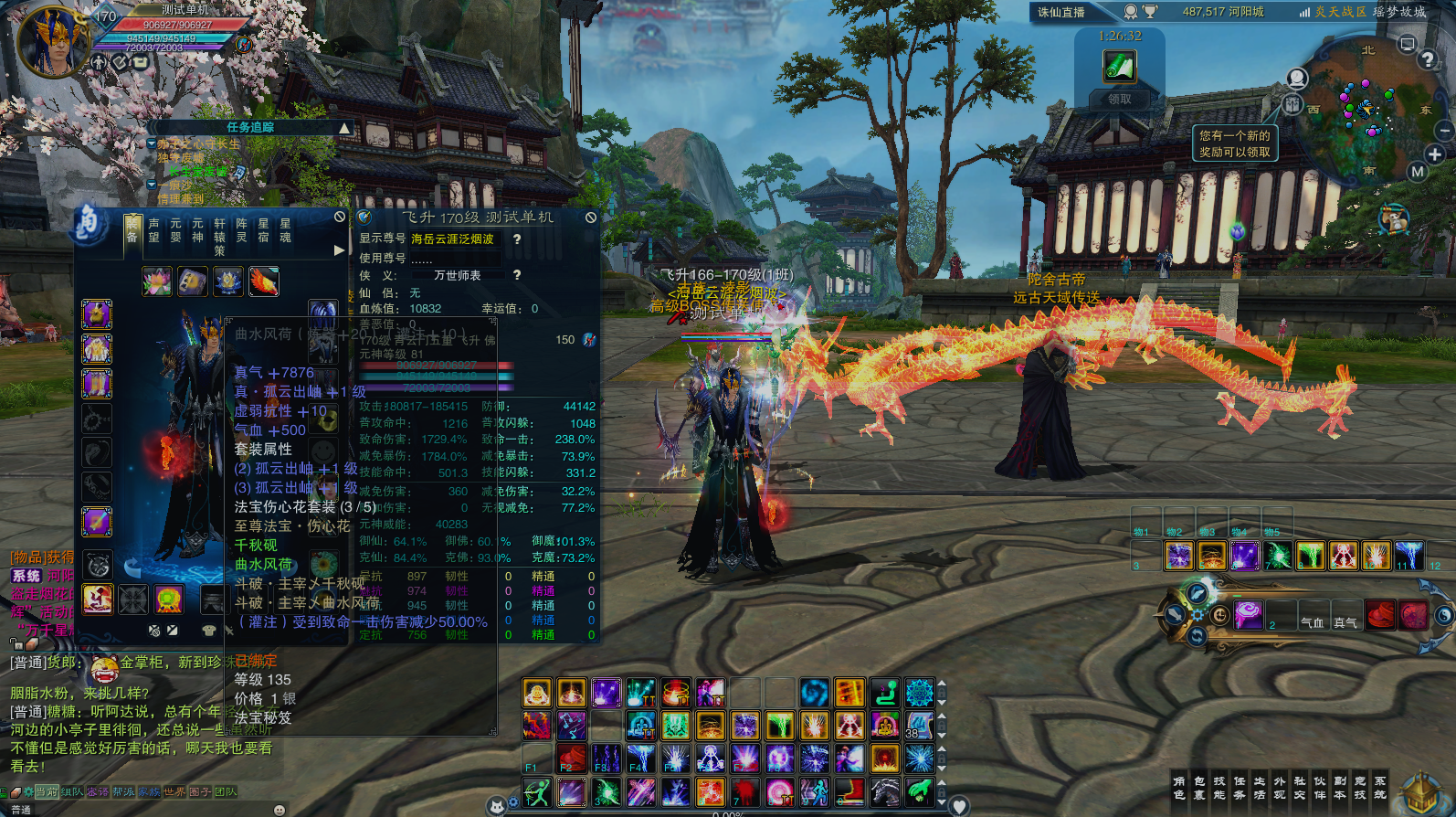The height and width of the screenshot is (817, 1456).
Task: Activate the green archer skill icon
Action: (538, 792)
